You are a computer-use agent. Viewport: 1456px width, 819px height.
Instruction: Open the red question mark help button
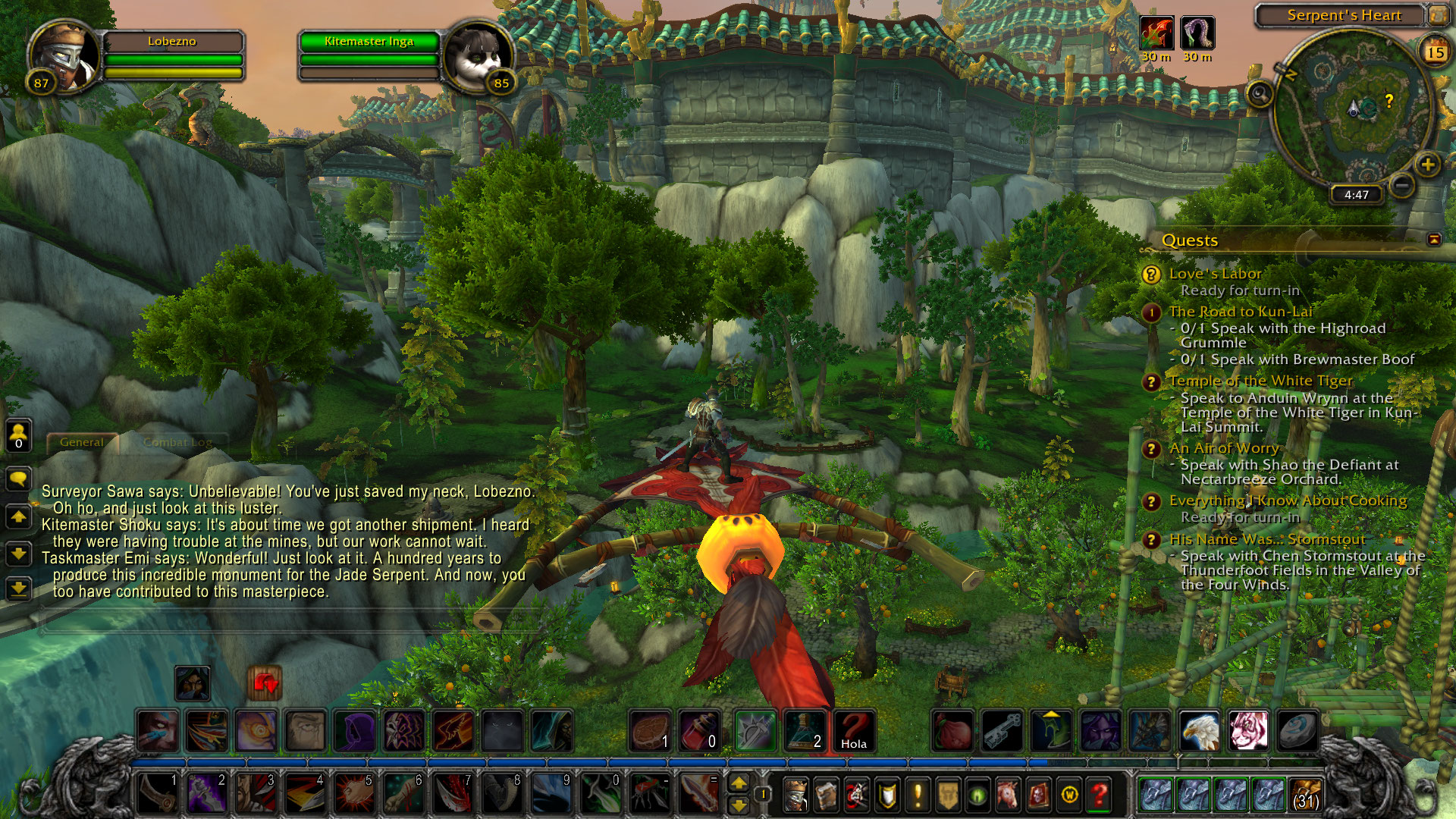(1100, 795)
